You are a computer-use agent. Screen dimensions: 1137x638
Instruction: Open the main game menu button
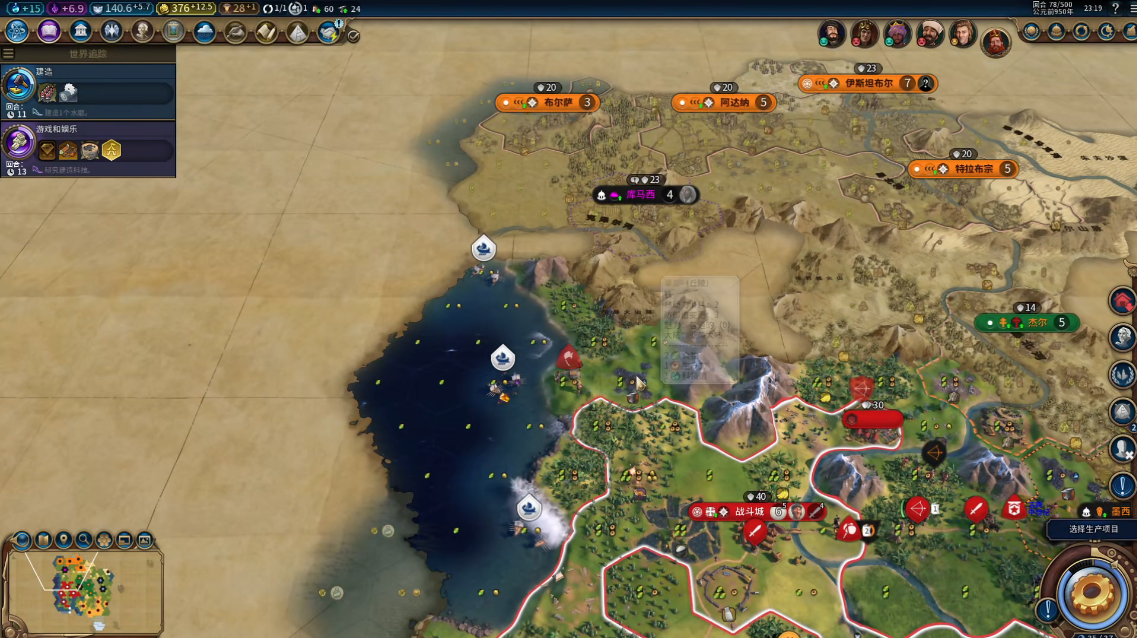coord(1130,8)
